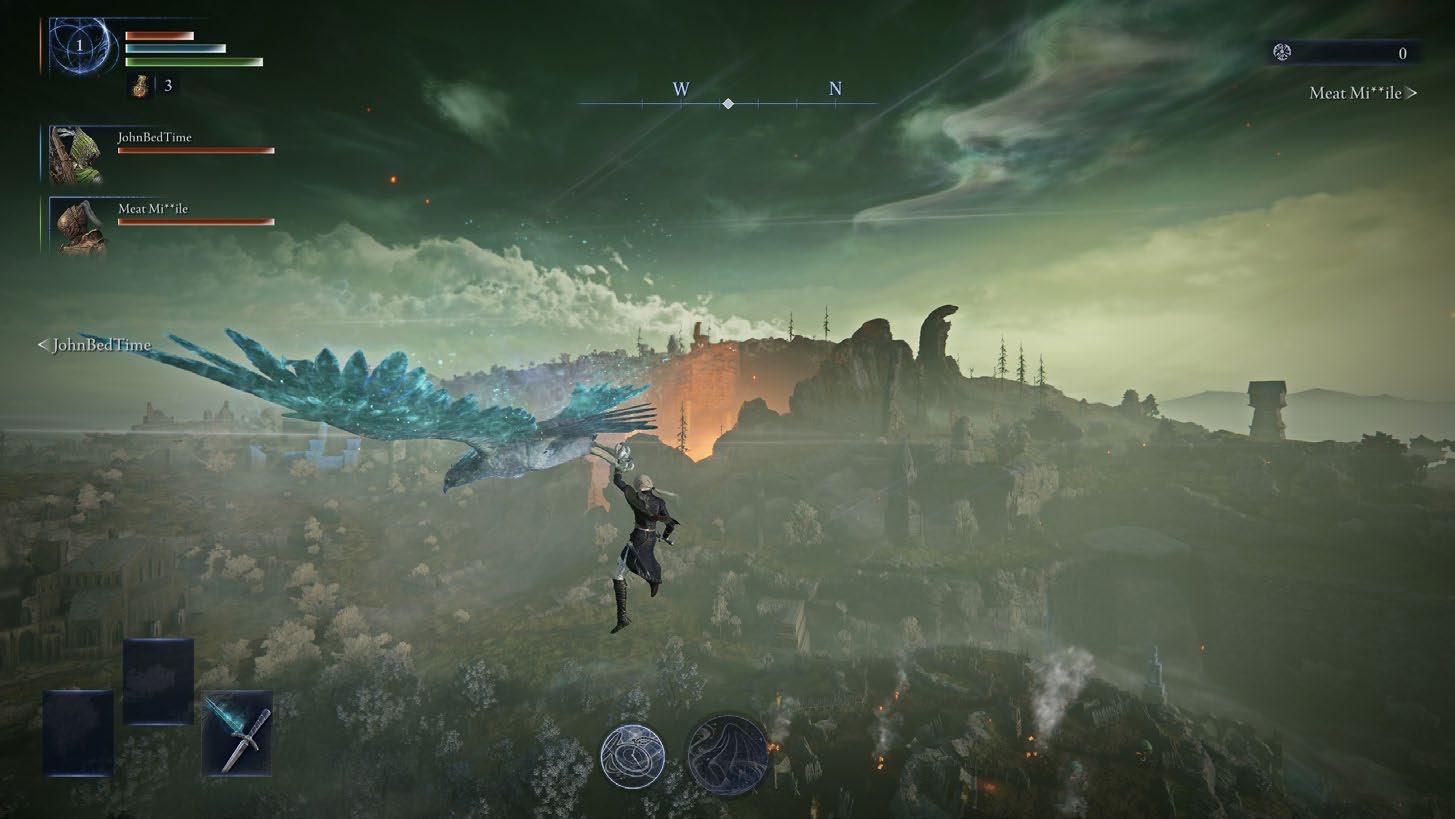Screen dimensions: 1455x819
Task: Click the runes currency icon
Action: pyautogui.click(x=1282, y=53)
